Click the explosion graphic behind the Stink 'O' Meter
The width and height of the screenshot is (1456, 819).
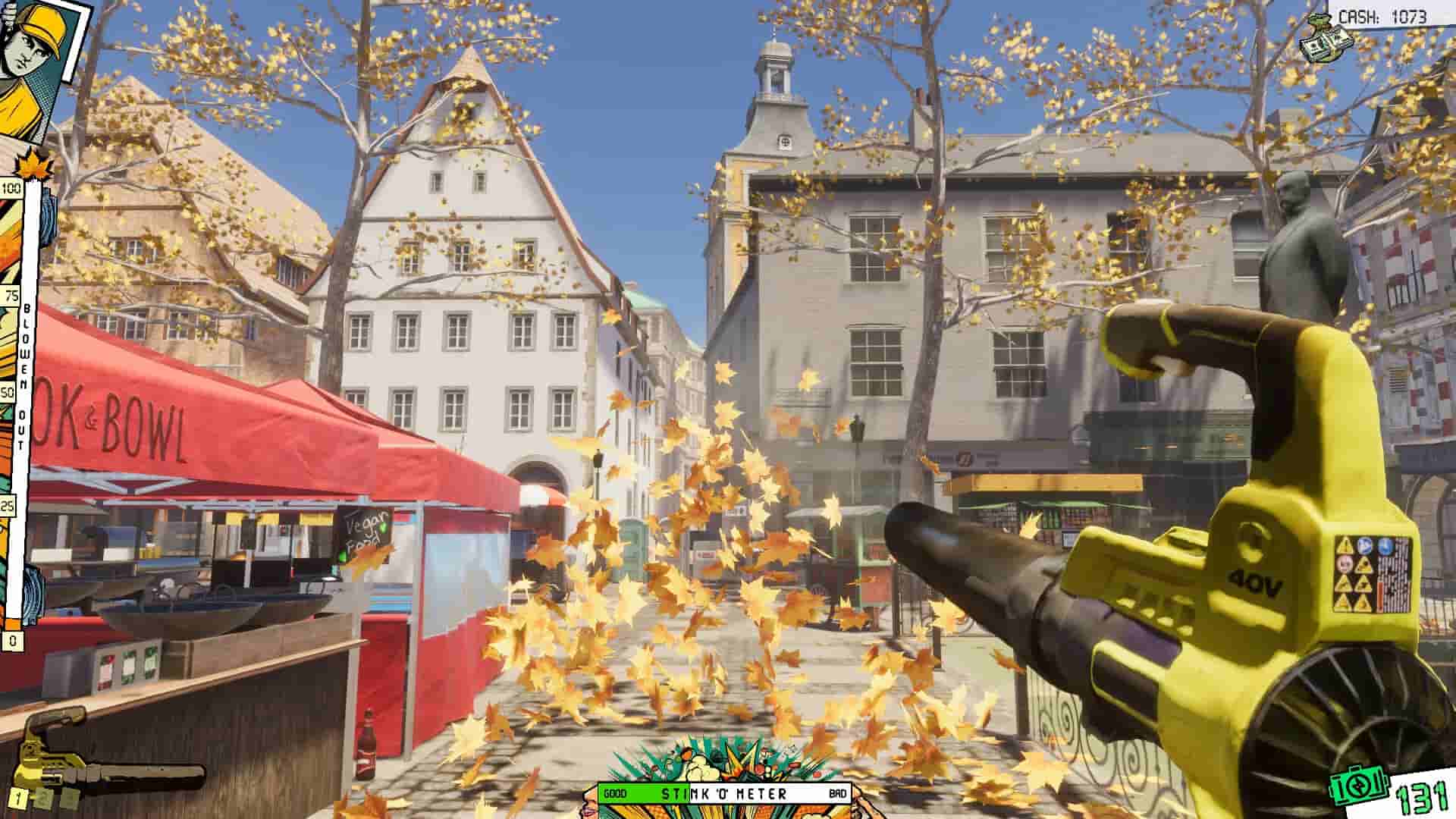click(728, 758)
